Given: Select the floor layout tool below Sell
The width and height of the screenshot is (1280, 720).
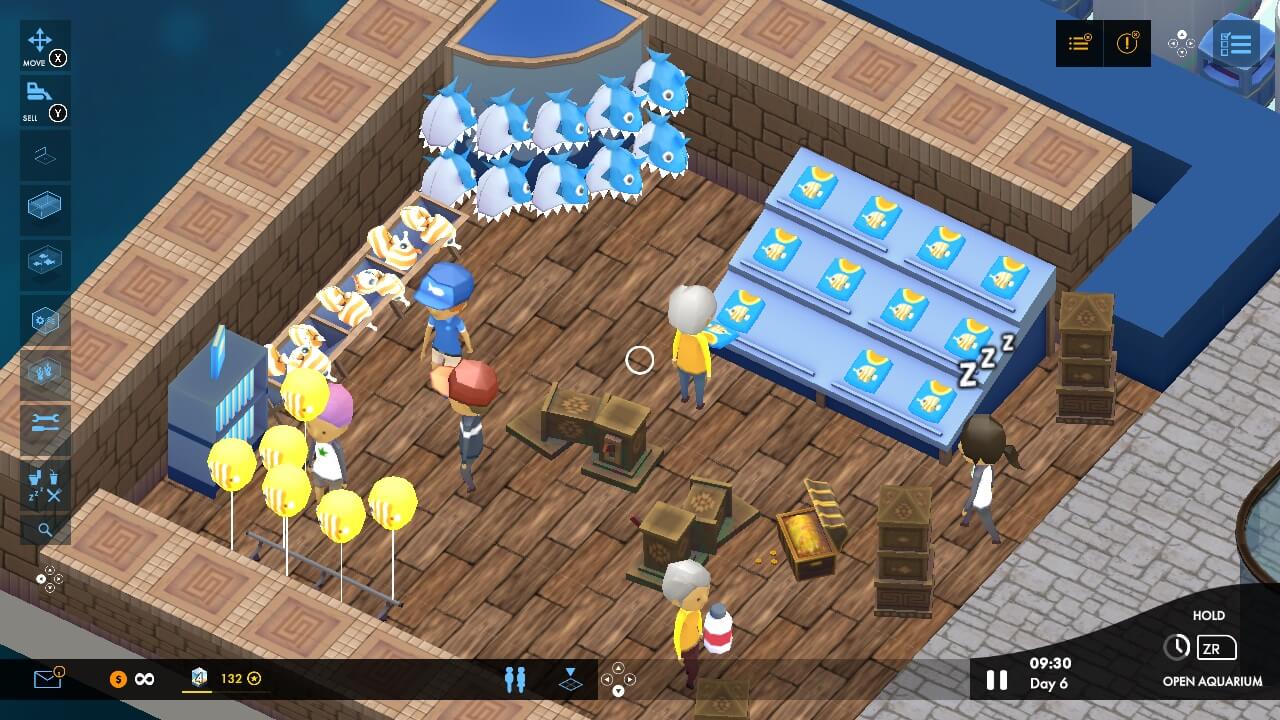Looking at the screenshot, I should pos(44,155).
